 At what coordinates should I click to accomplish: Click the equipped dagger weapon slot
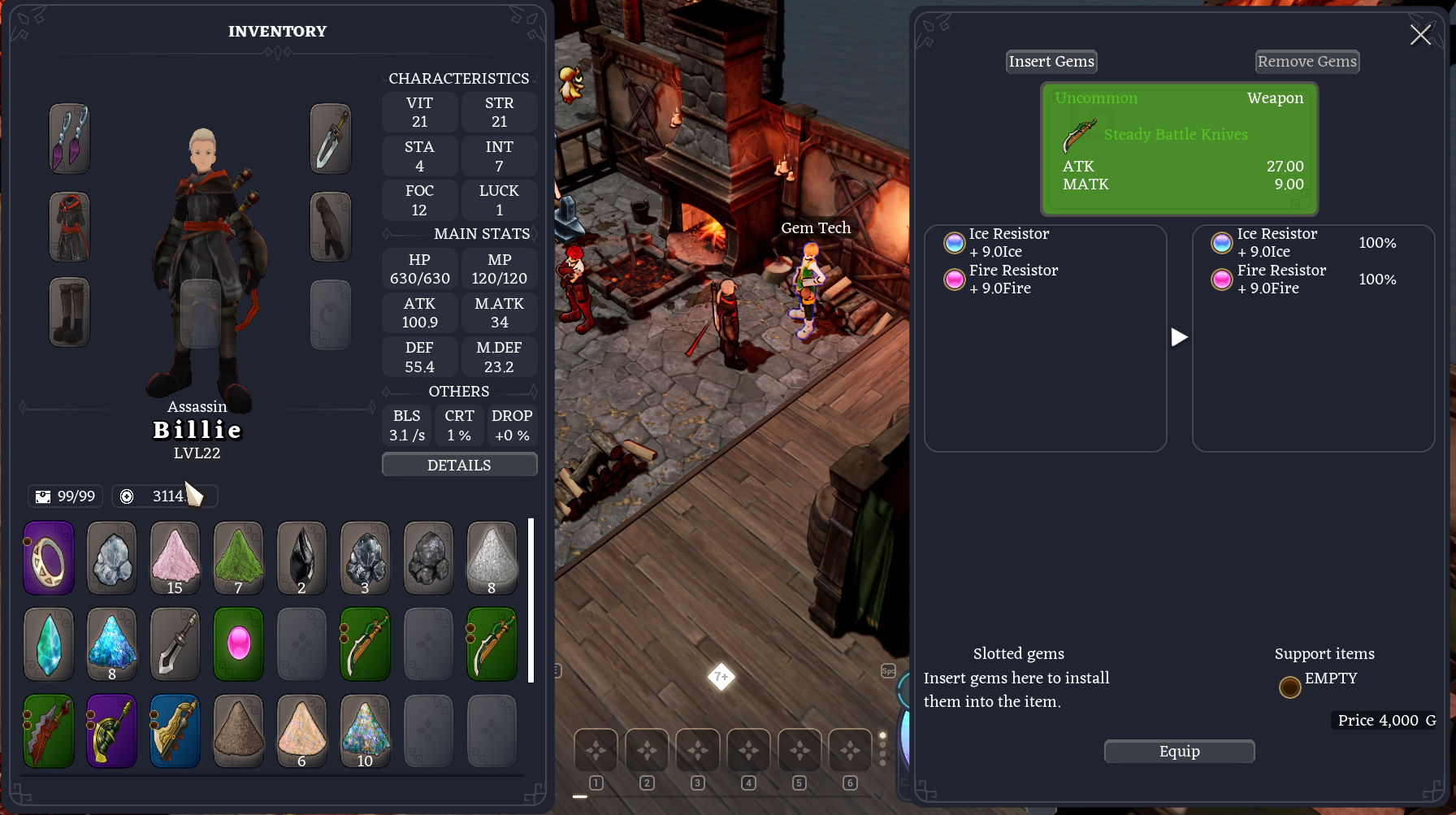331,138
